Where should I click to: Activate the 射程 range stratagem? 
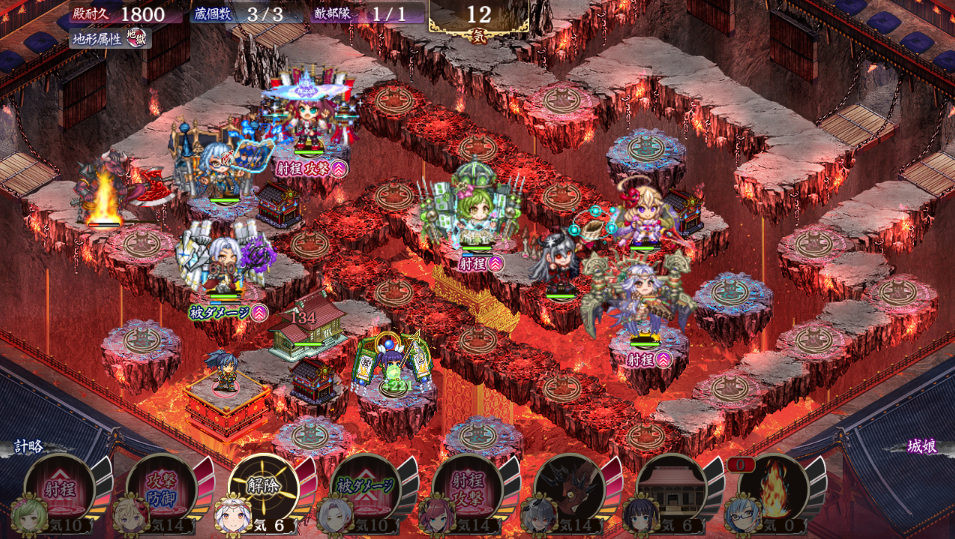click(58, 487)
